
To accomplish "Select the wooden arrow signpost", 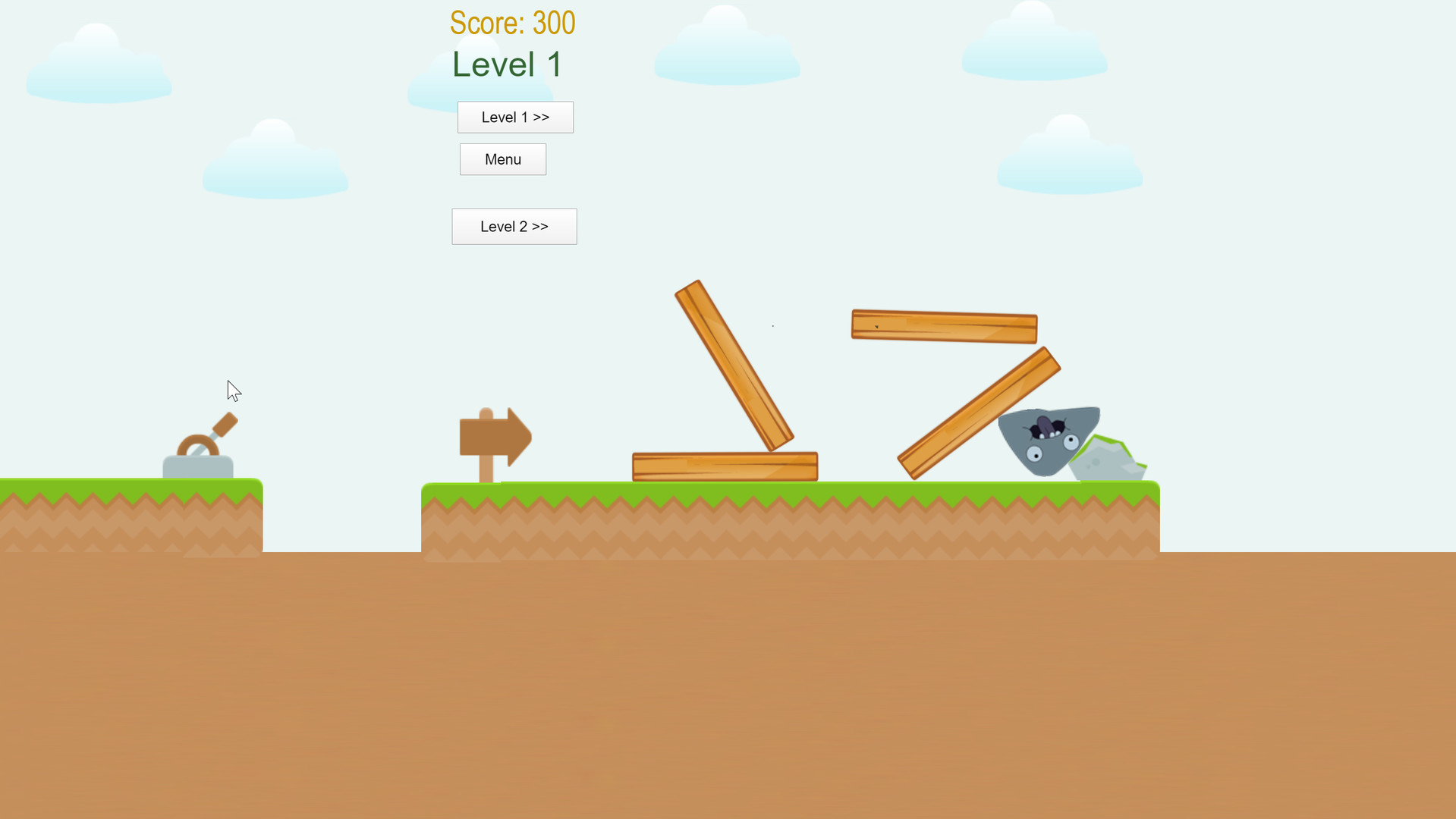I will coord(495,436).
